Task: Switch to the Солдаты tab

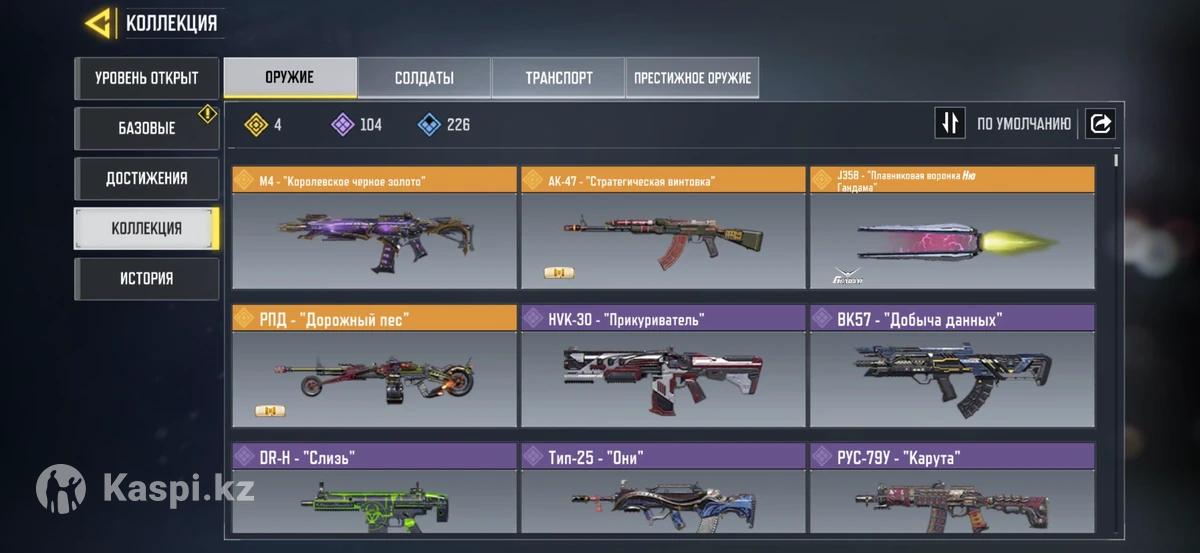Action: [424, 78]
